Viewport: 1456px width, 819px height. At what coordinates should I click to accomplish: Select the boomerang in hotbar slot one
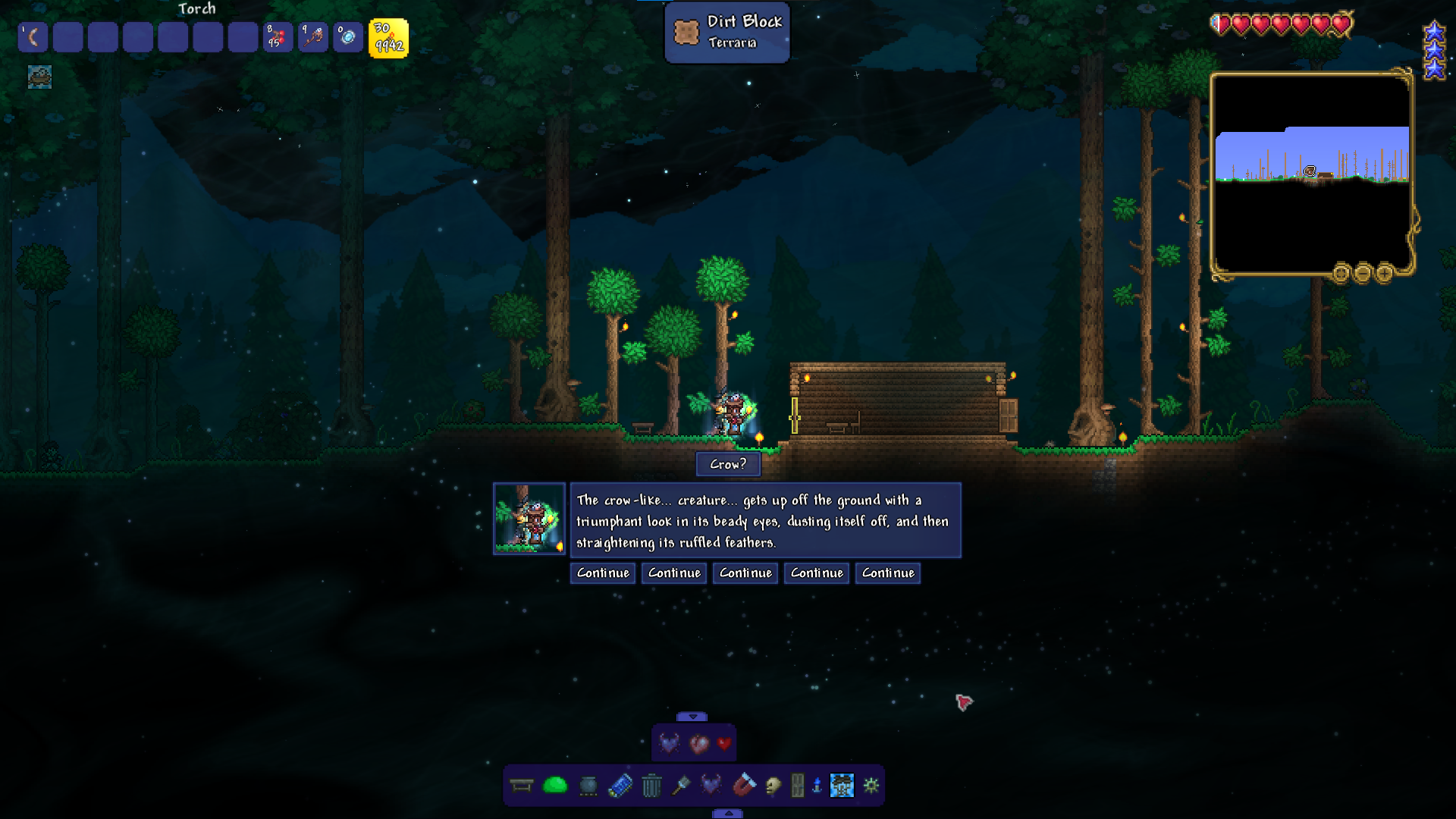pyautogui.click(x=33, y=36)
